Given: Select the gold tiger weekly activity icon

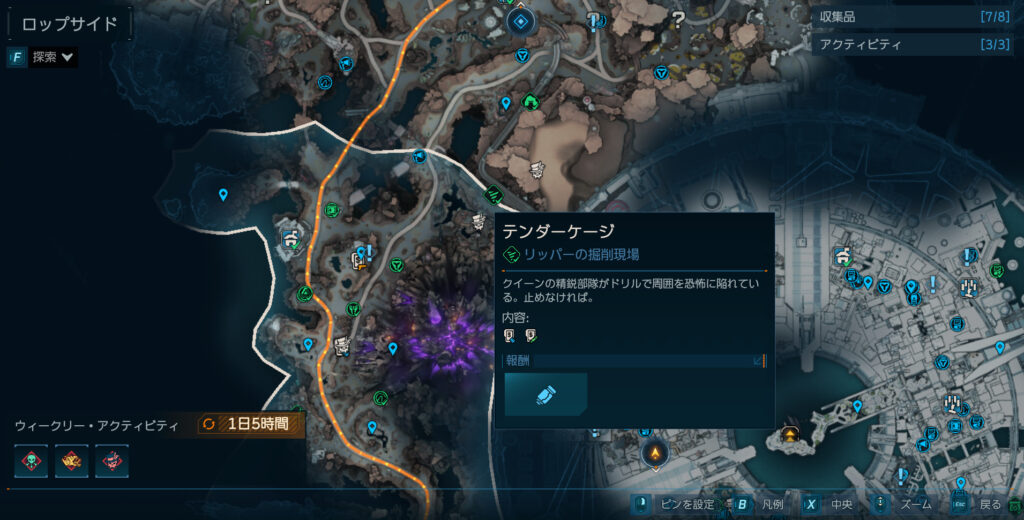Looking at the screenshot, I should pos(71,461).
